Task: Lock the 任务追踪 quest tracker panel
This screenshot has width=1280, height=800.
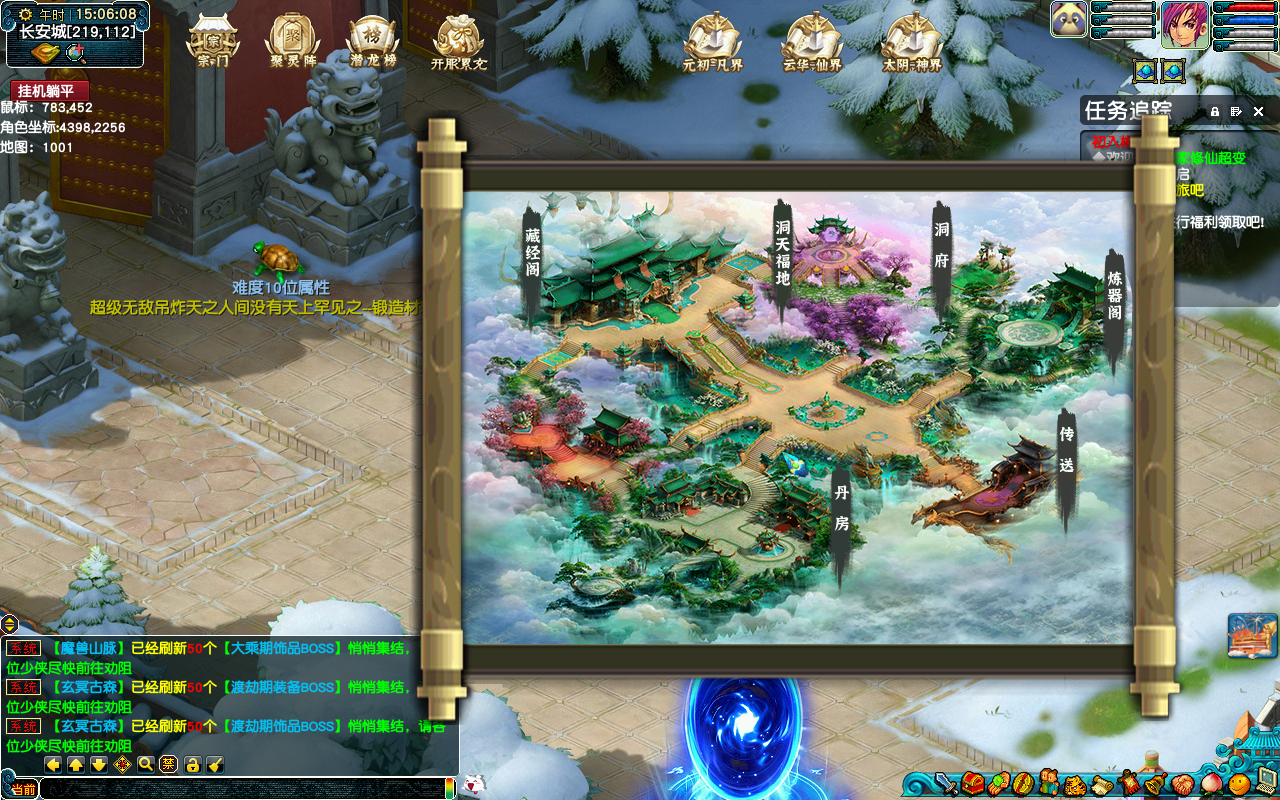Action: tap(1215, 112)
